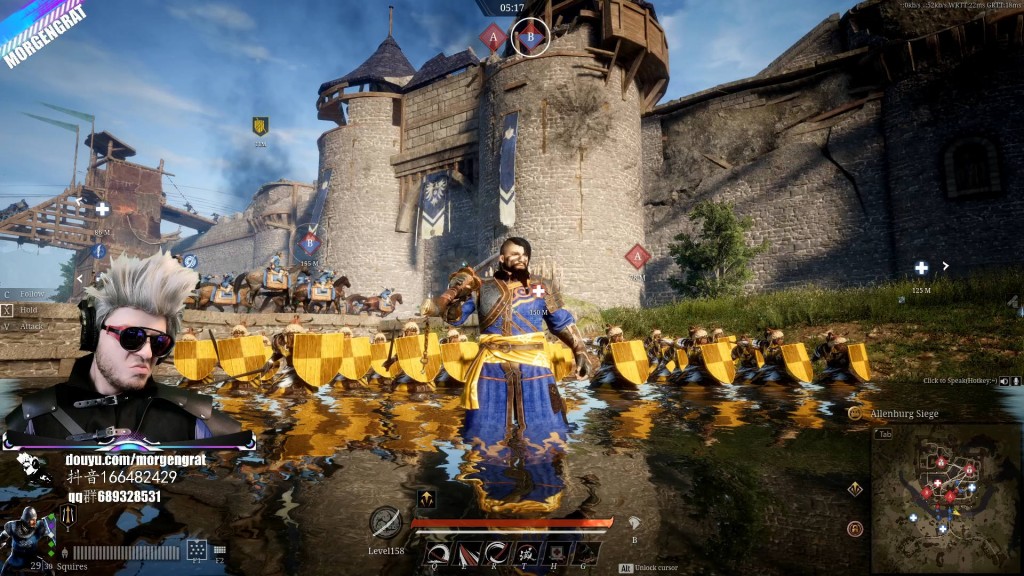This screenshot has width=1024, height=576.
Task: Choose the F1 unit formation icon
Action: click(197, 550)
